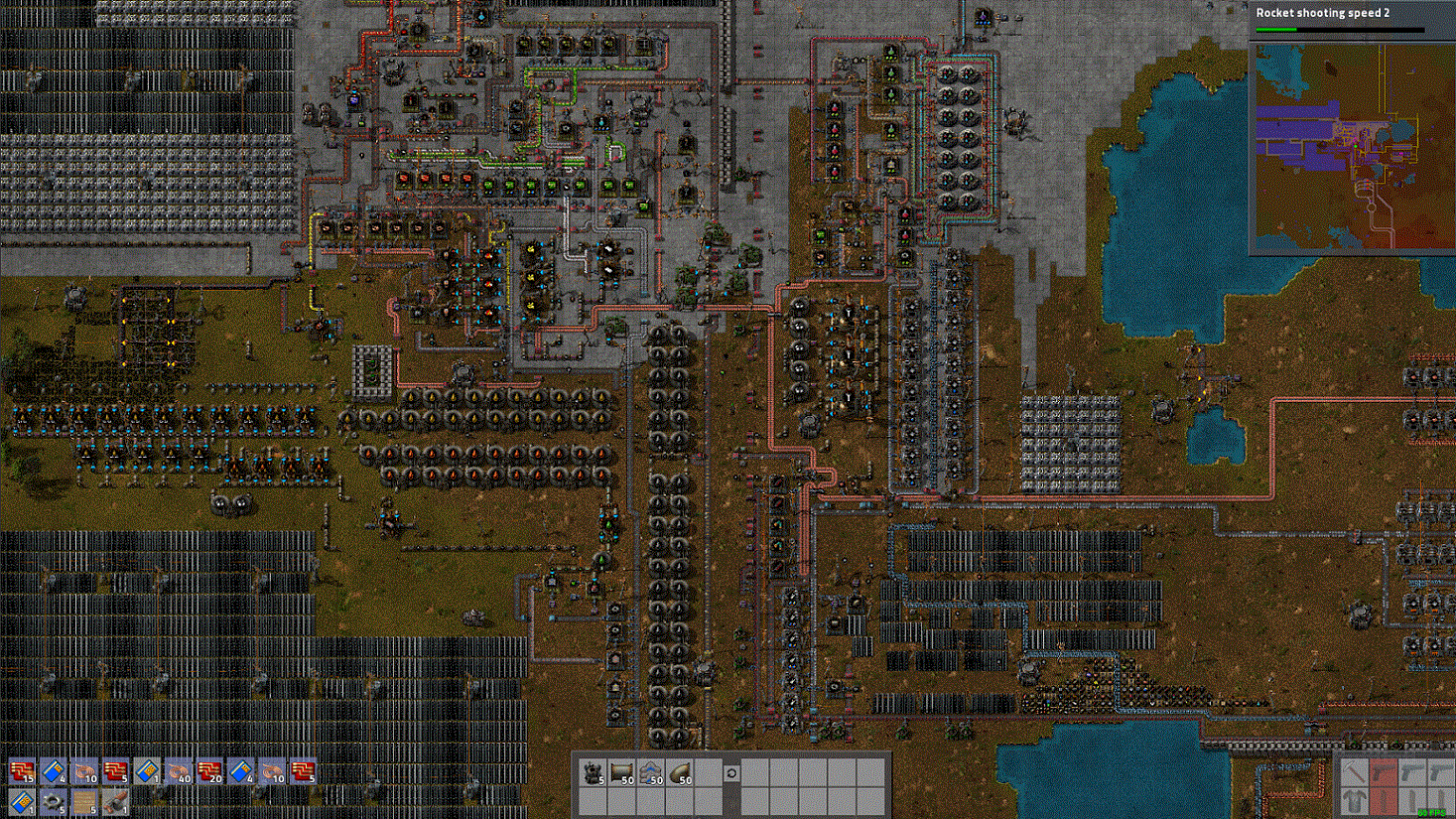This screenshot has width=1456, height=819.
Task: Cancel the 20 electronic circuits crafting entry
Action: (209, 771)
